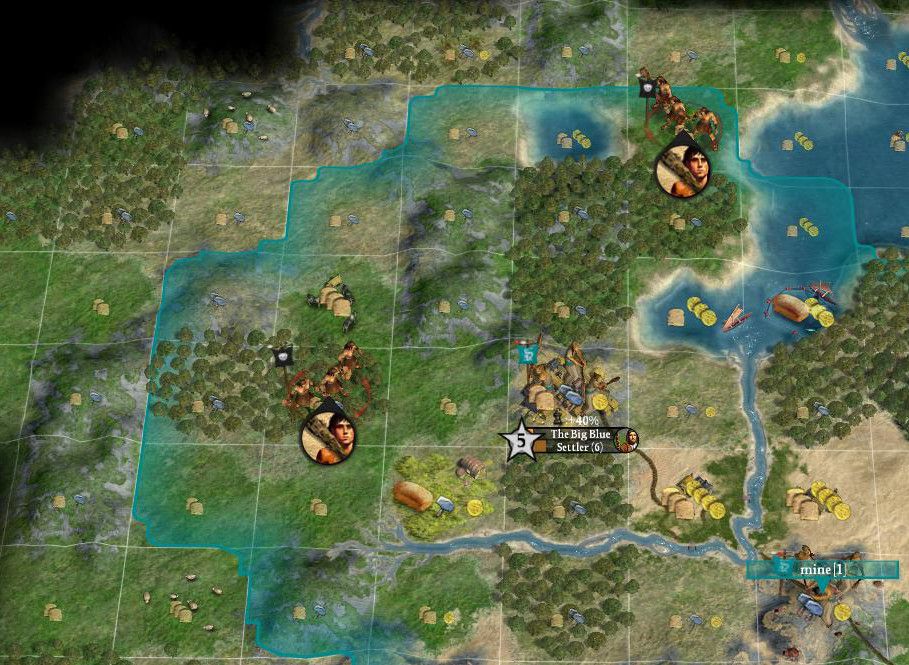
Task: Select the unit portrait marker beside the small lake
Action: 683,168
